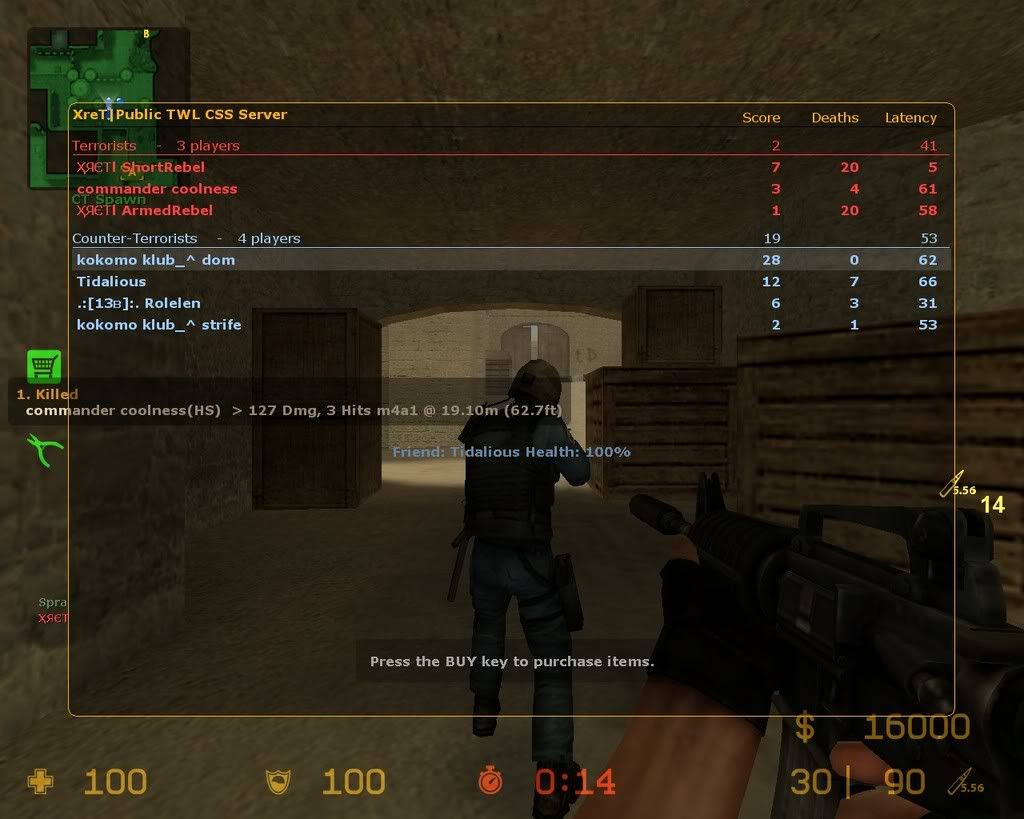Image resolution: width=1024 pixels, height=819 pixels.
Task: Select Tidalious in the player list
Action: tap(111, 282)
